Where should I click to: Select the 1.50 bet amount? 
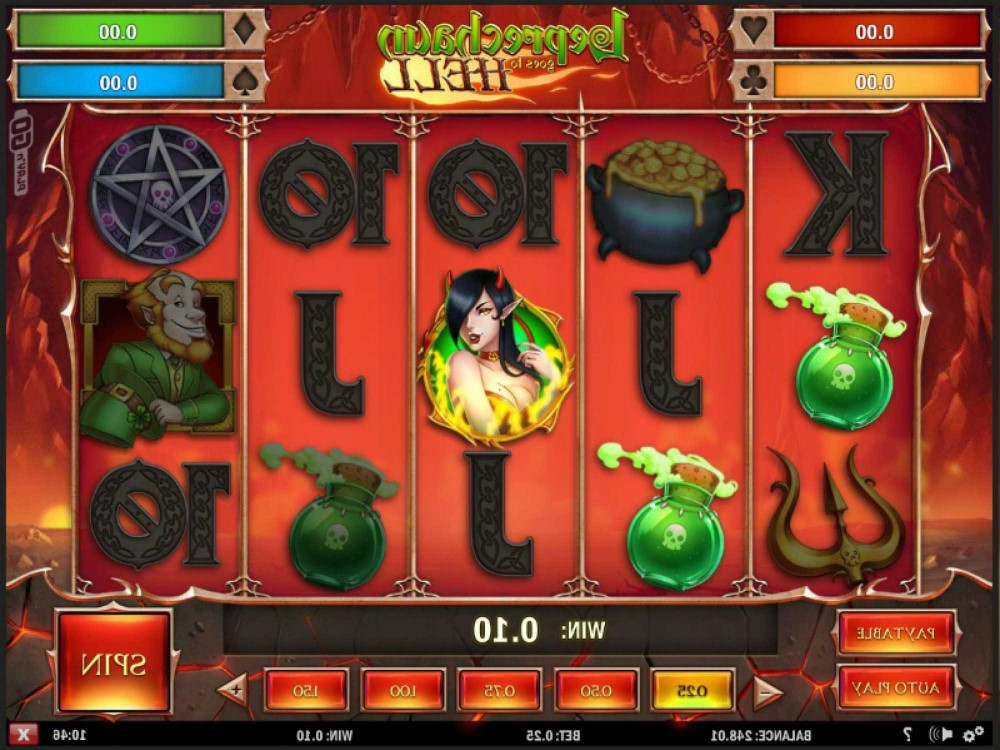(306, 690)
